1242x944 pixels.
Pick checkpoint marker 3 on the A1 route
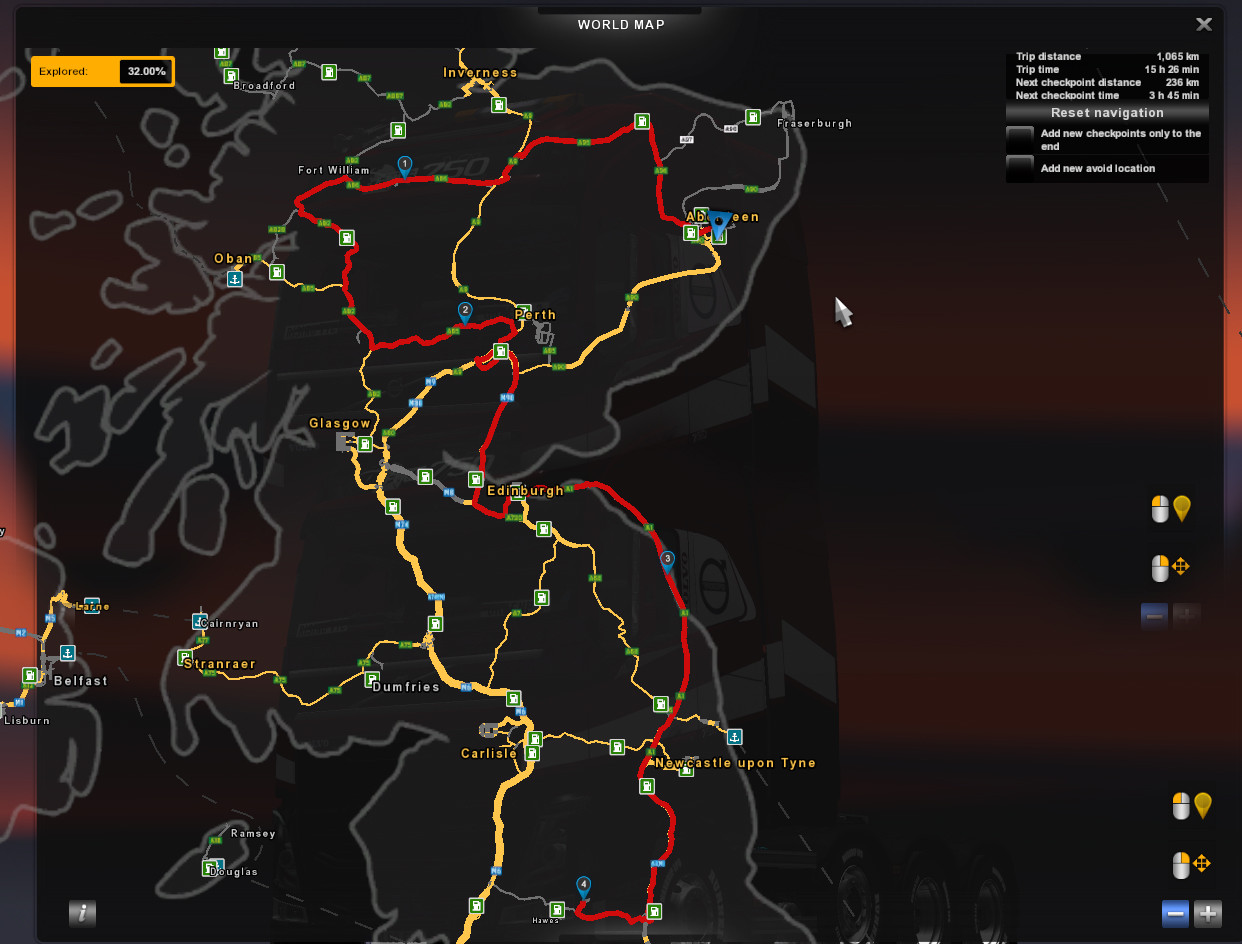point(667,560)
